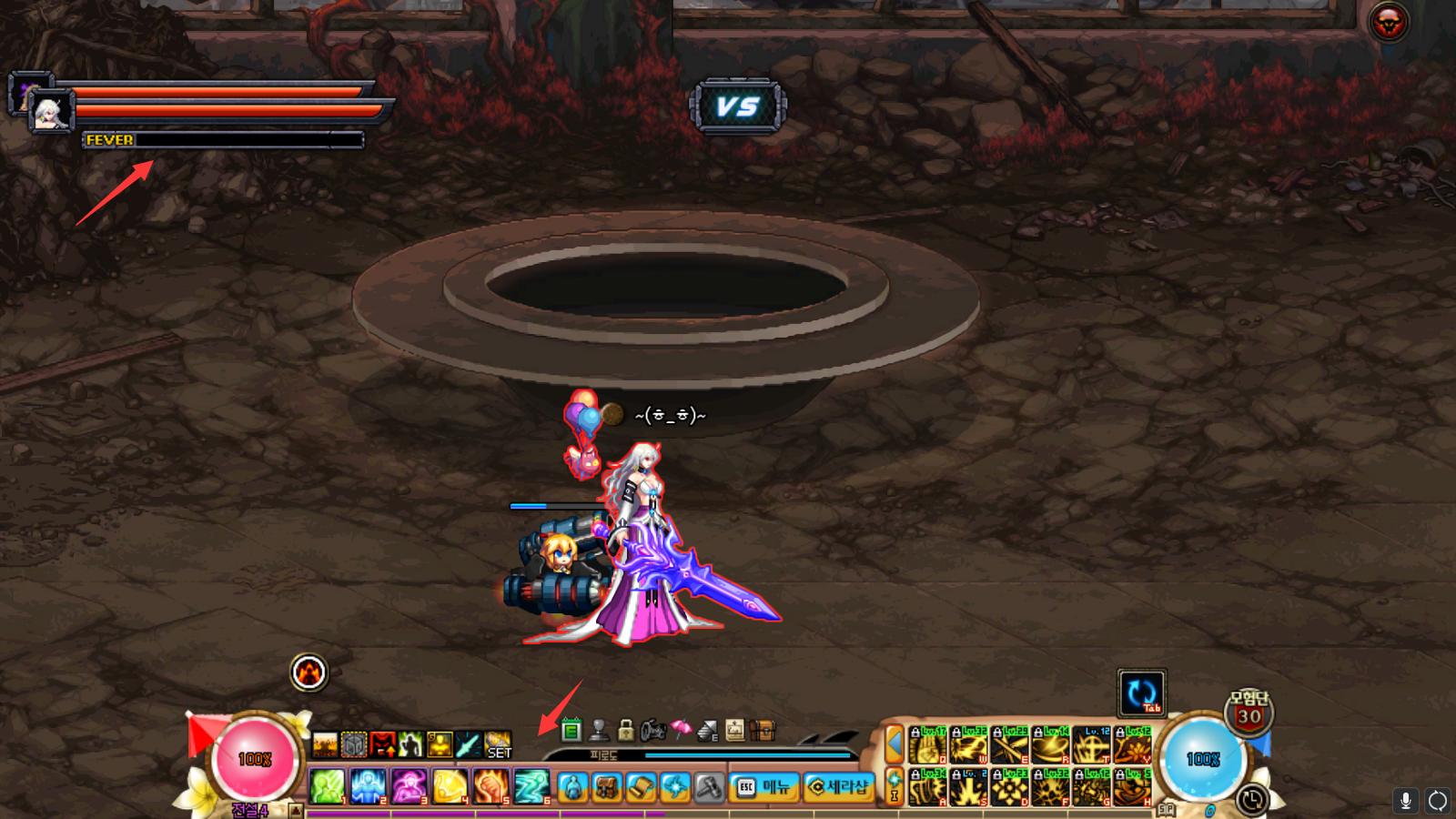Image resolution: width=1456 pixels, height=819 pixels.
Task: Select the pink parasol item icon
Action: [682, 729]
